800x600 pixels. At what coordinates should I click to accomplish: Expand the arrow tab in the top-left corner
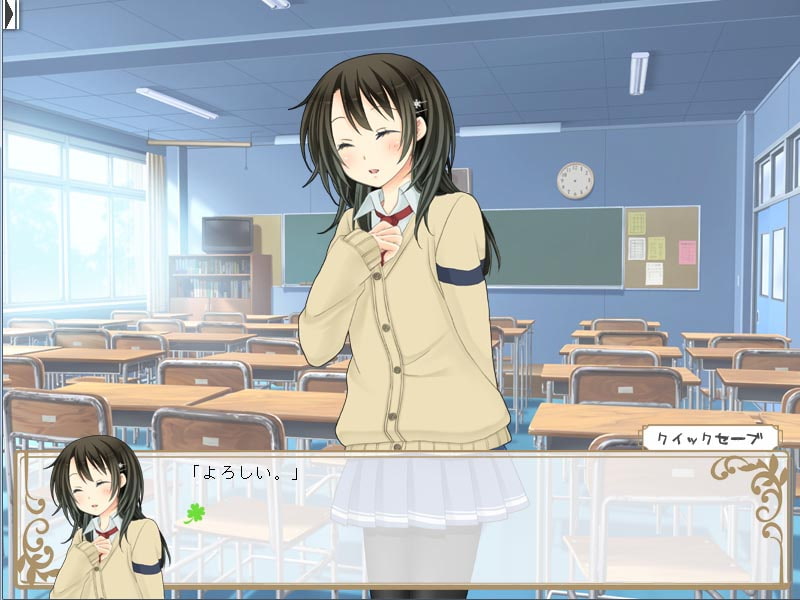11,14
